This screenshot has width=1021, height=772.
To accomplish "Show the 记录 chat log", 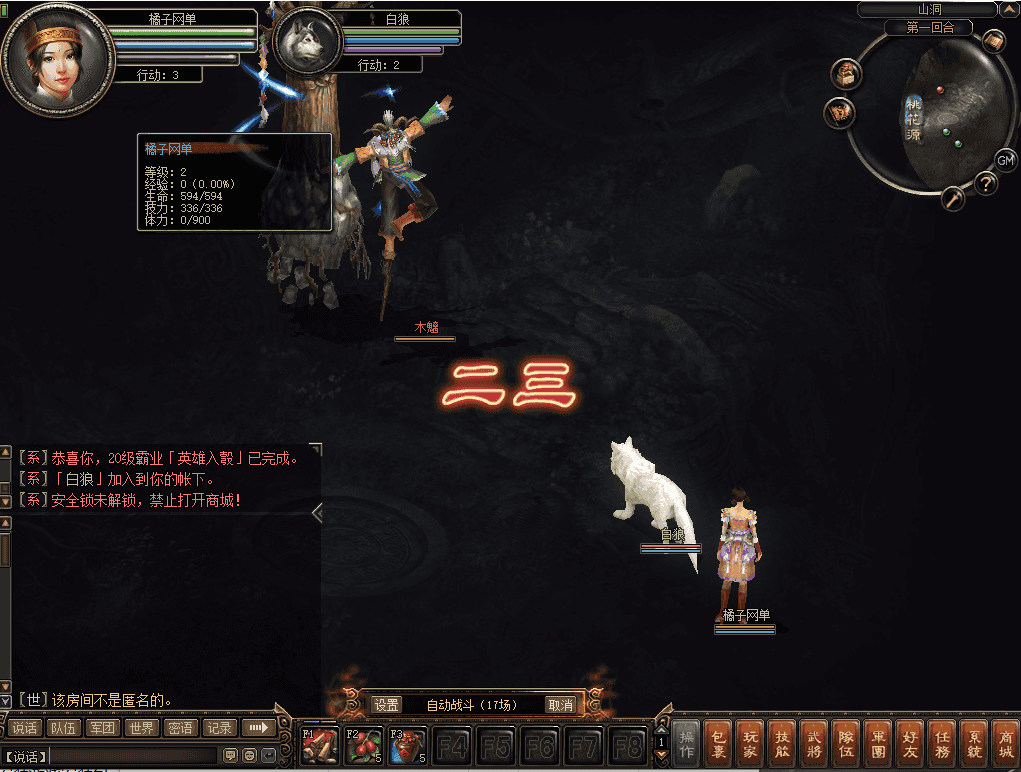I will click(x=220, y=728).
